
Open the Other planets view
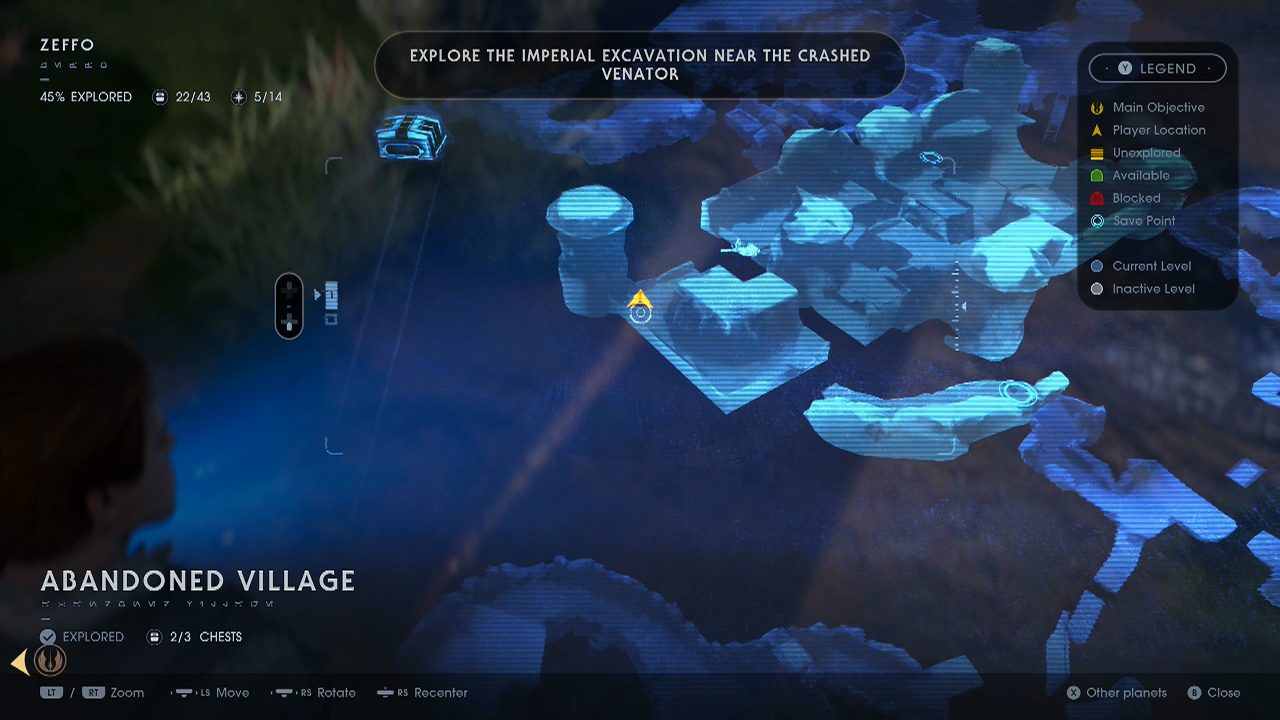1116,692
